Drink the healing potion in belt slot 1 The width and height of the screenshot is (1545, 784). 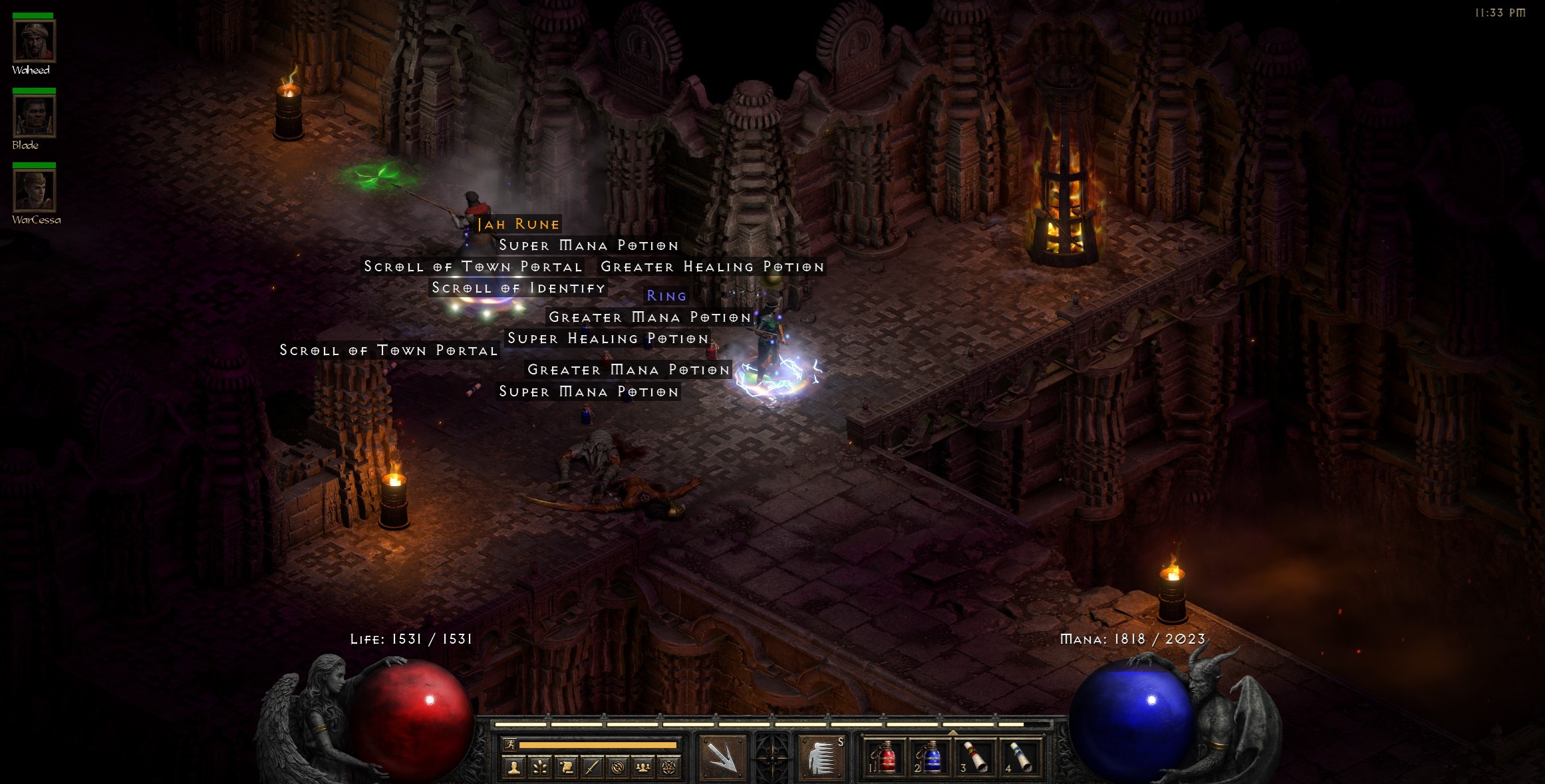tap(886, 757)
